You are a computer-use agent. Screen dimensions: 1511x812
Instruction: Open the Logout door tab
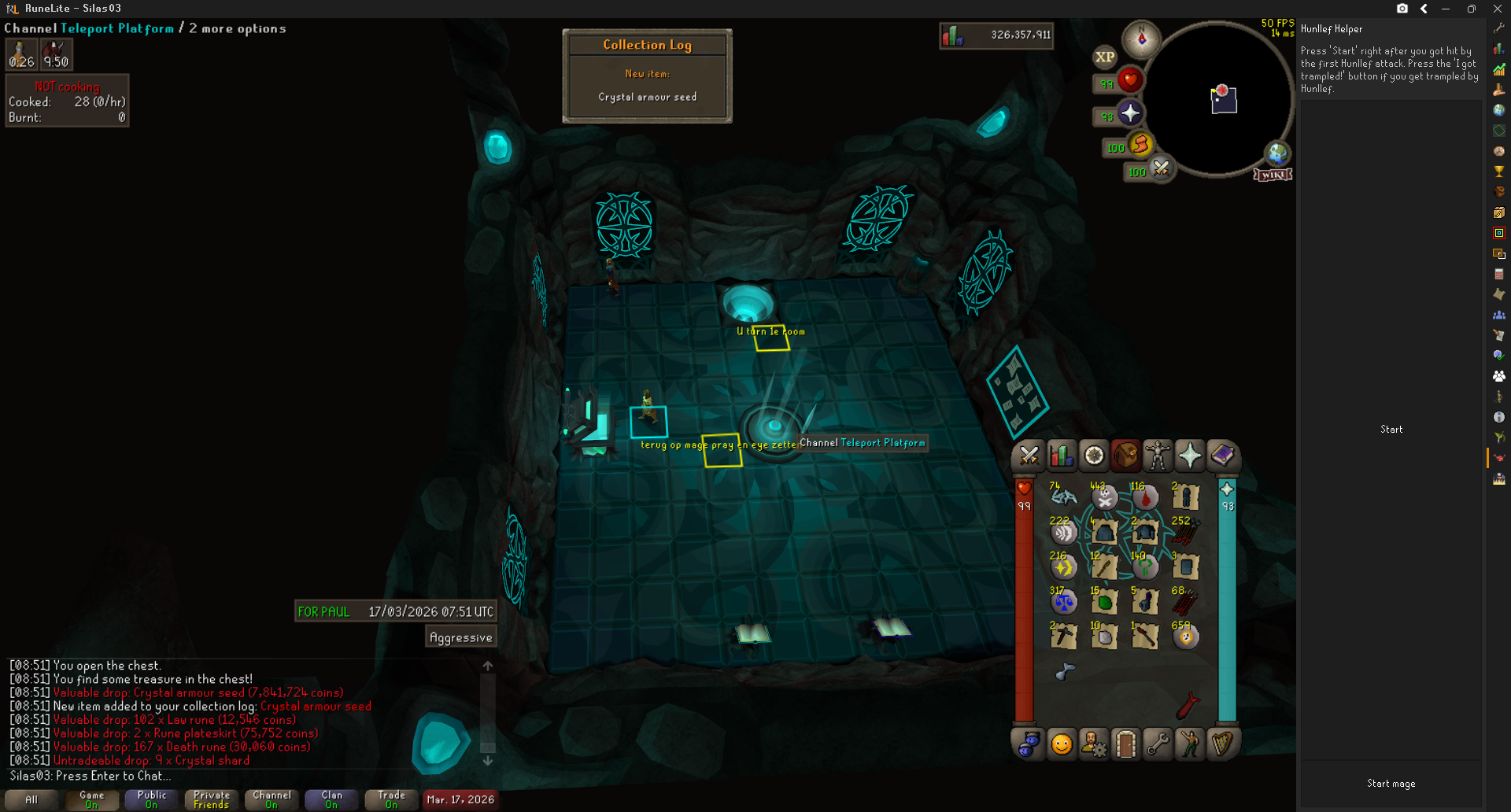[x=1125, y=744]
